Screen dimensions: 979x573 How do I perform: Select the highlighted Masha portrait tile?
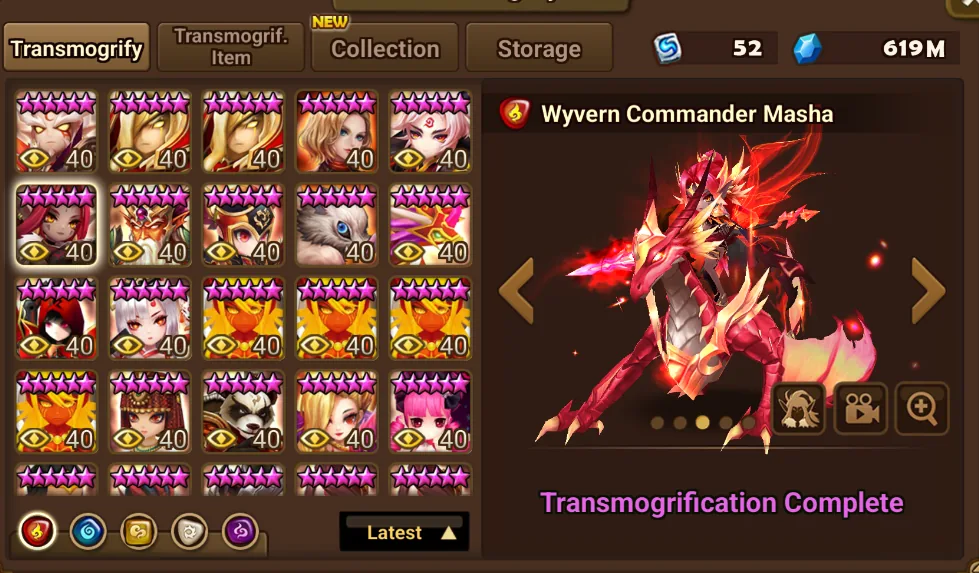tap(57, 225)
